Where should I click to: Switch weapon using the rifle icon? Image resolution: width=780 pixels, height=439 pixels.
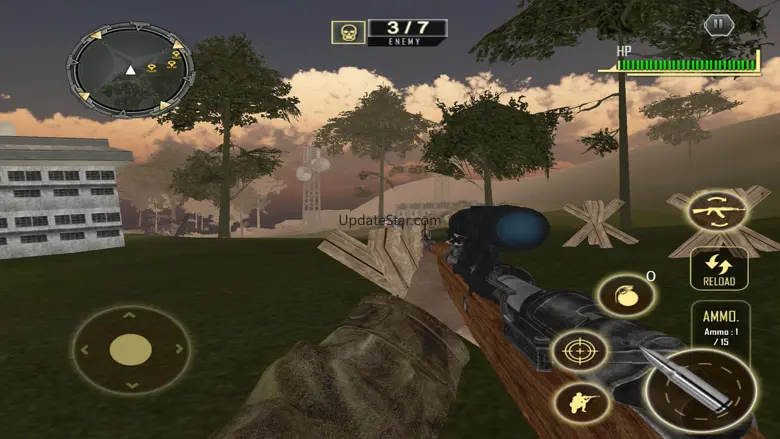718,212
